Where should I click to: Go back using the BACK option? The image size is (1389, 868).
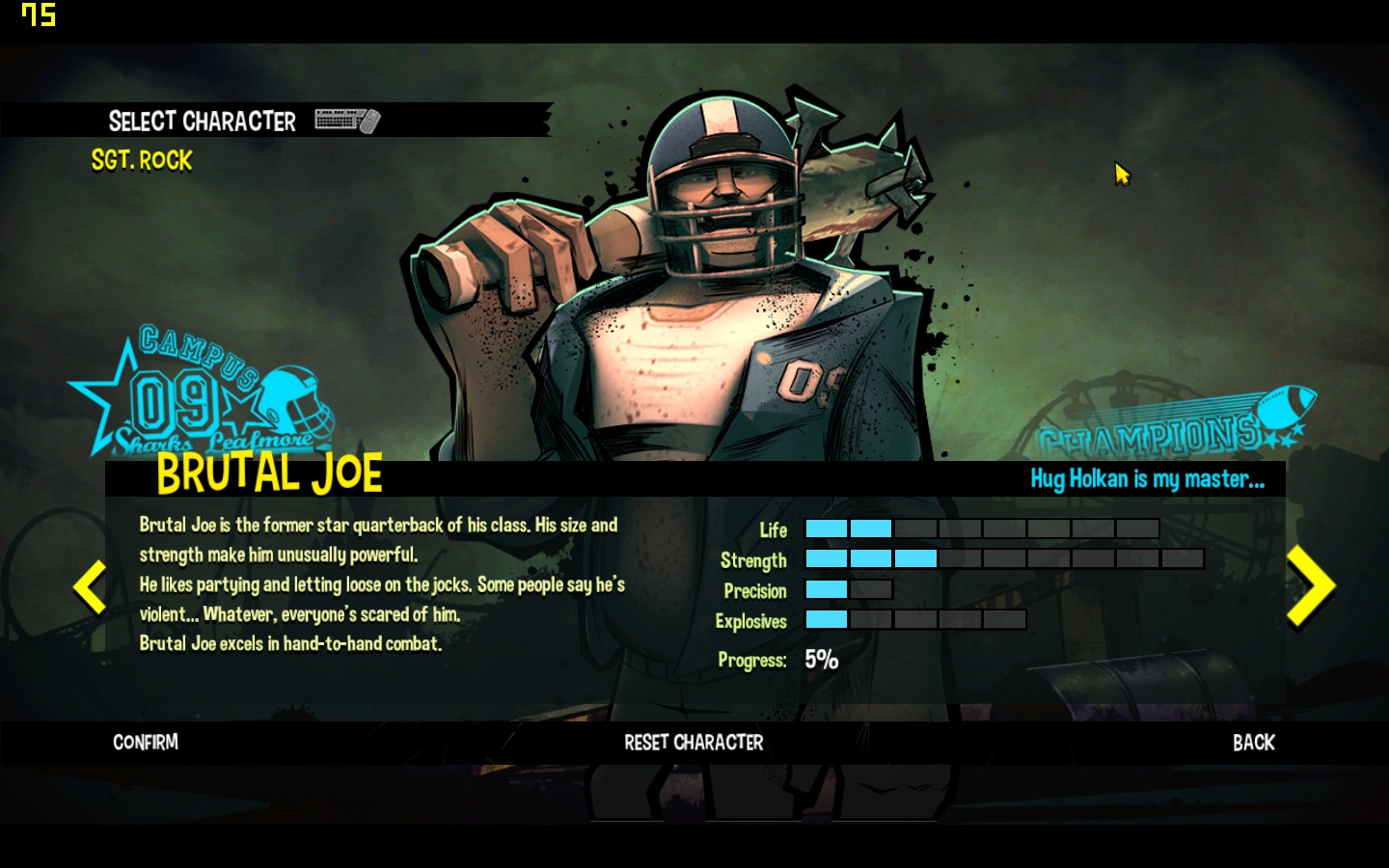pyautogui.click(x=1252, y=743)
